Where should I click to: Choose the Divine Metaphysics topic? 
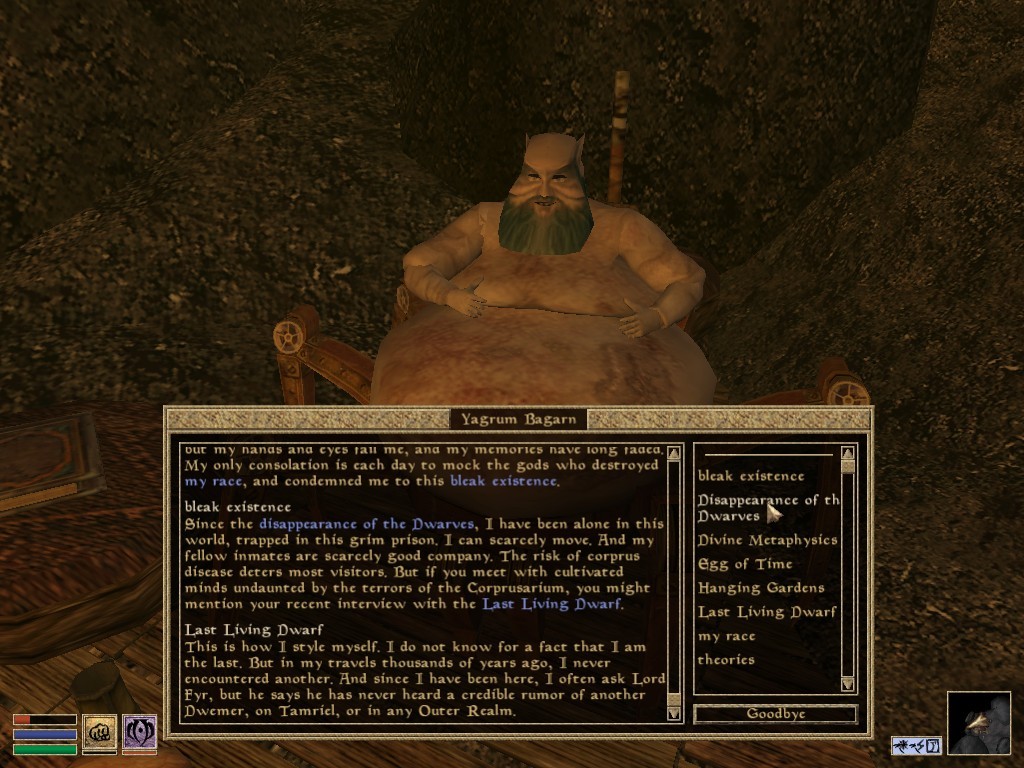click(x=767, y=540)
